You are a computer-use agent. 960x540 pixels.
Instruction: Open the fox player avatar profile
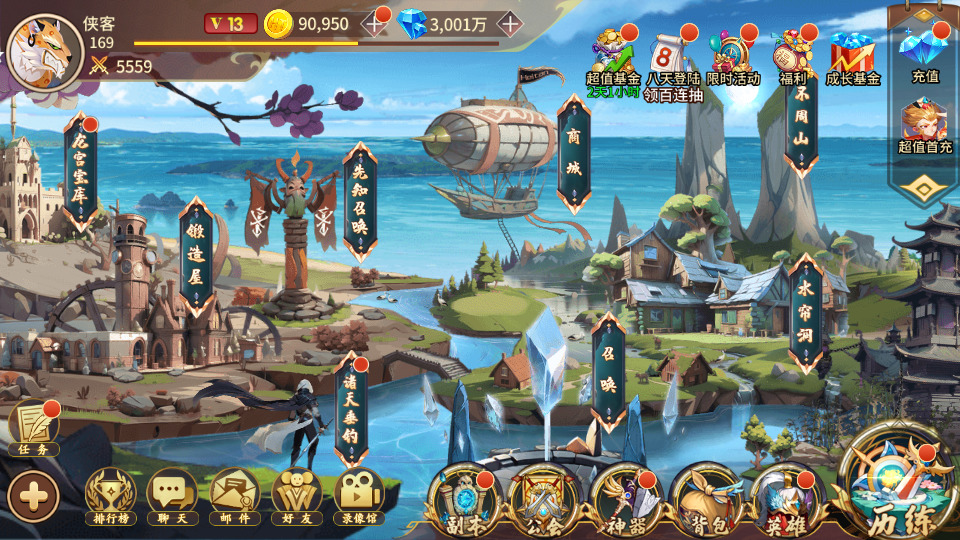(45, 52)
